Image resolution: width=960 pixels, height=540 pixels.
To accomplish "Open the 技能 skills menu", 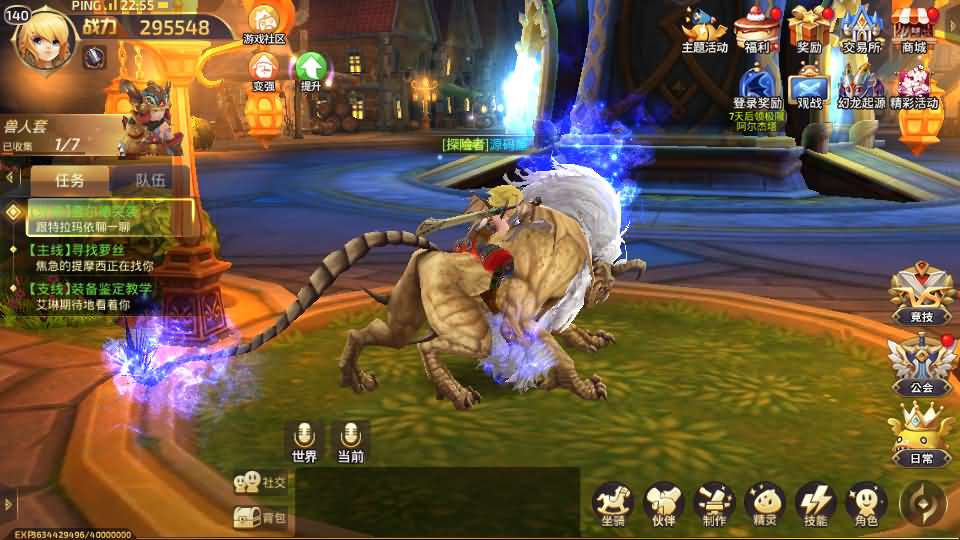I will click(815, 503).
